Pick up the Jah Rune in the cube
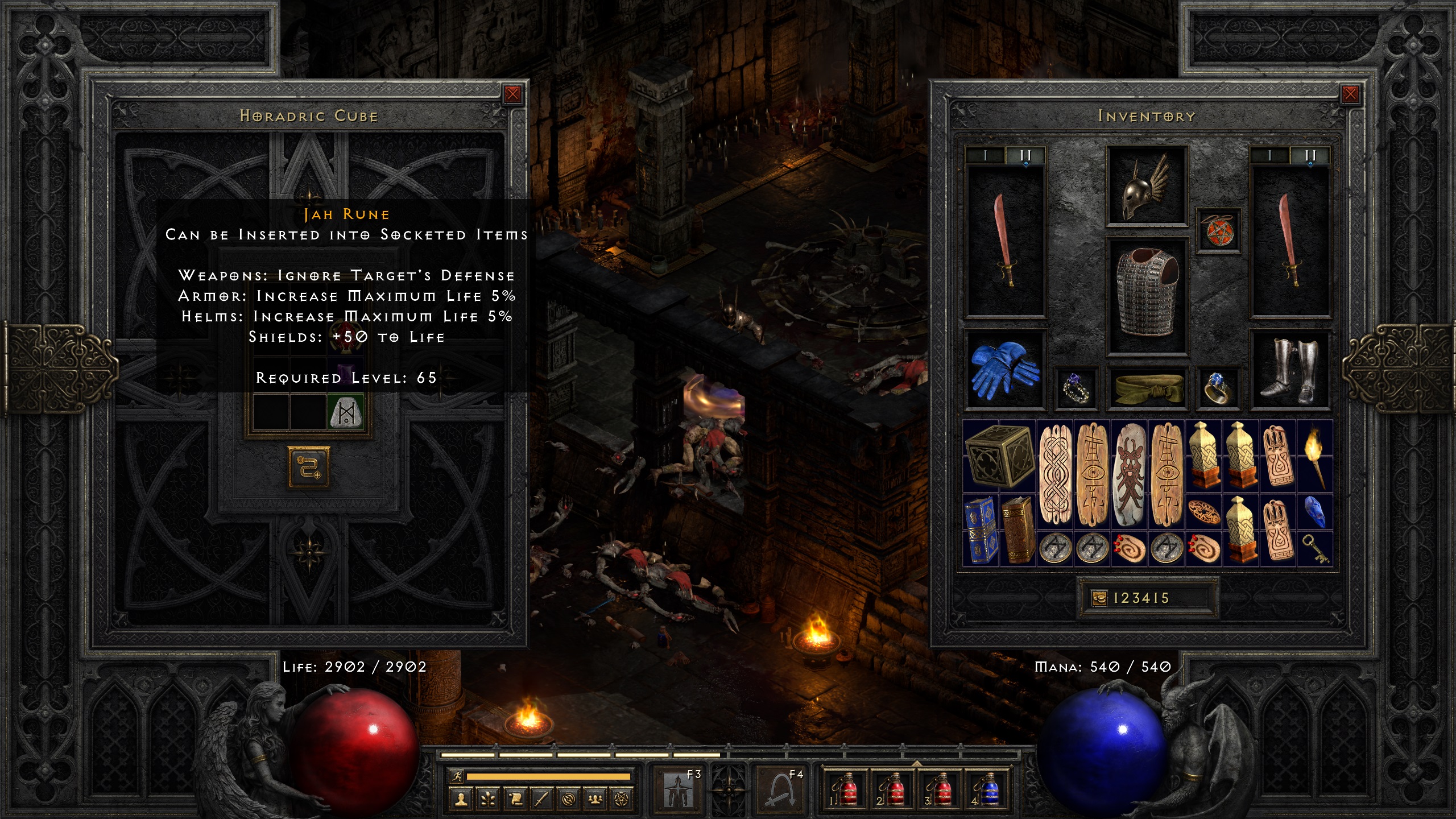 [346, 412]
